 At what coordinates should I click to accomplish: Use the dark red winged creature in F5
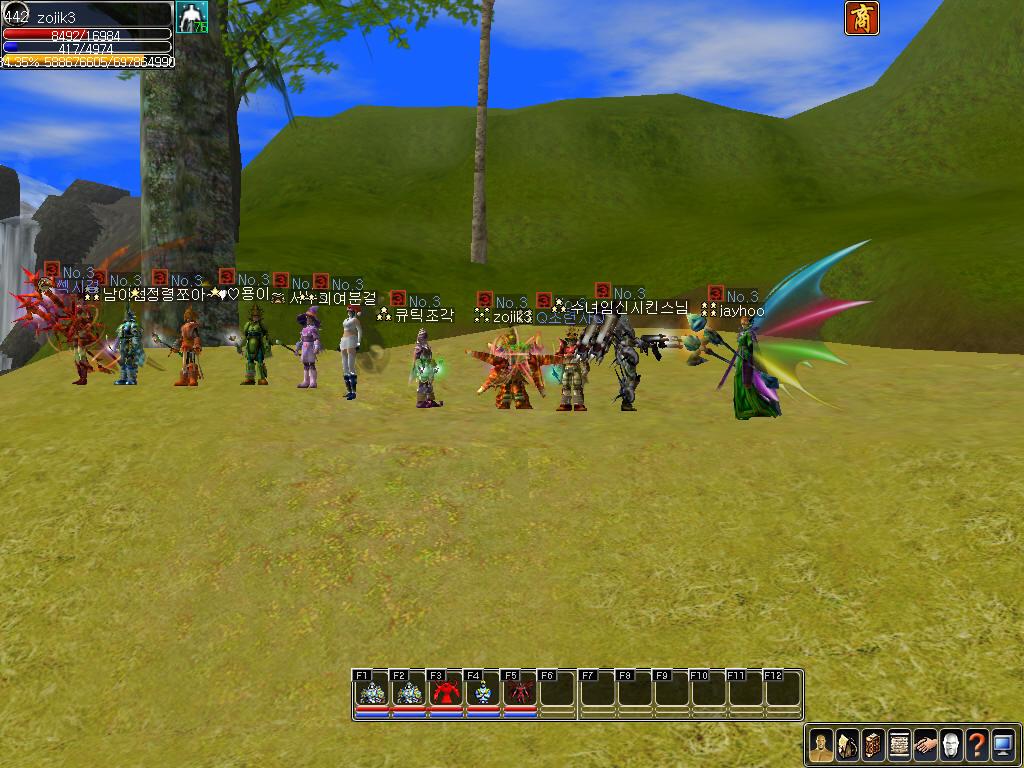point(520,692)
